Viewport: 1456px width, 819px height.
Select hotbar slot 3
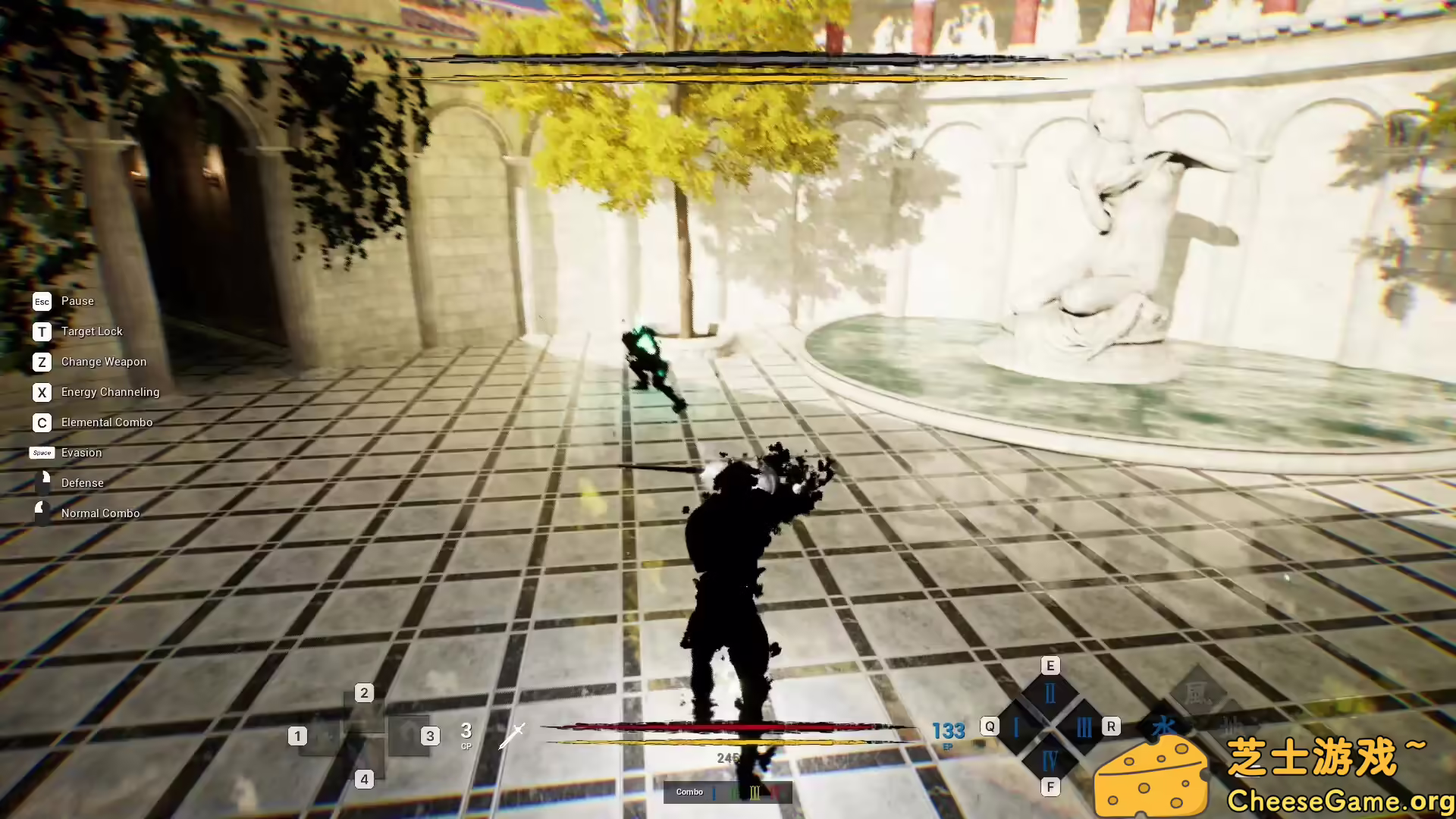(431, 736)
